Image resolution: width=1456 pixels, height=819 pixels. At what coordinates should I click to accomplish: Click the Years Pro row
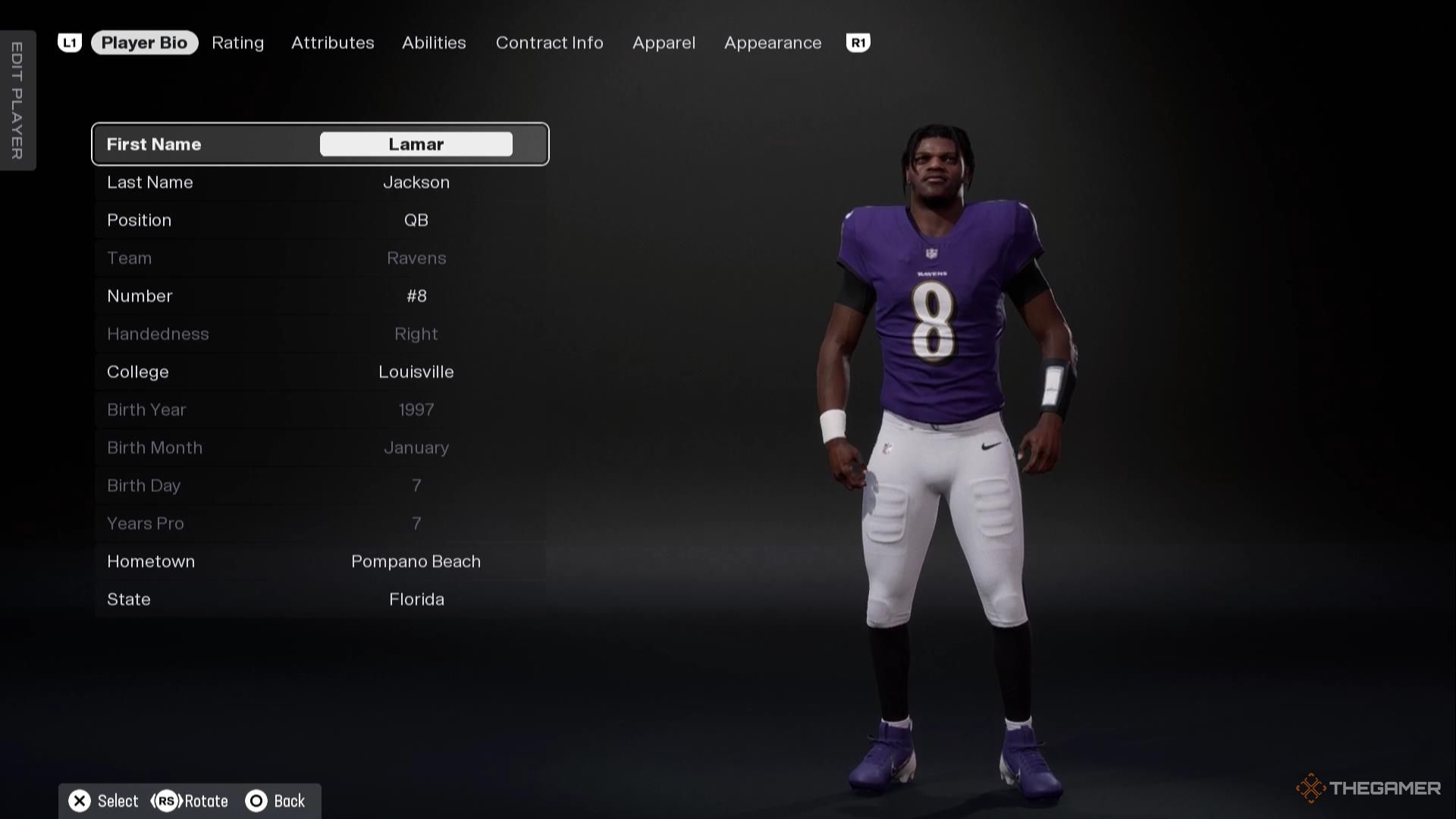click(x=320, y=523)
